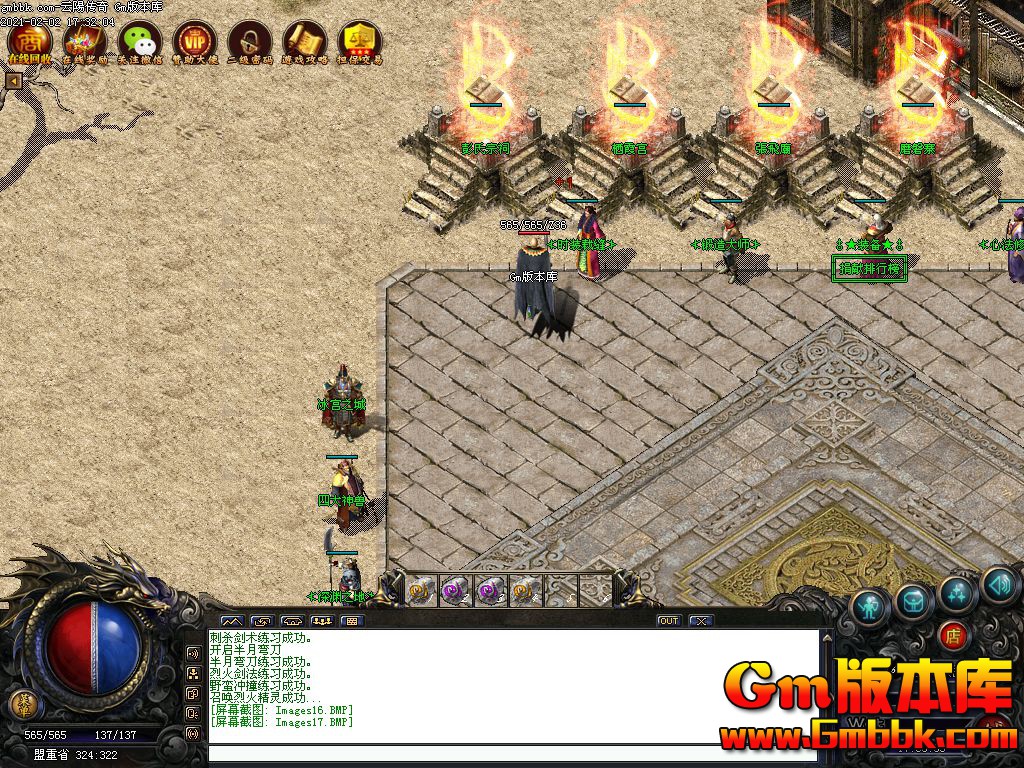The image size is (1024, 768).
Task: Toggle the sound speaker round button
Action: point(999,584)
